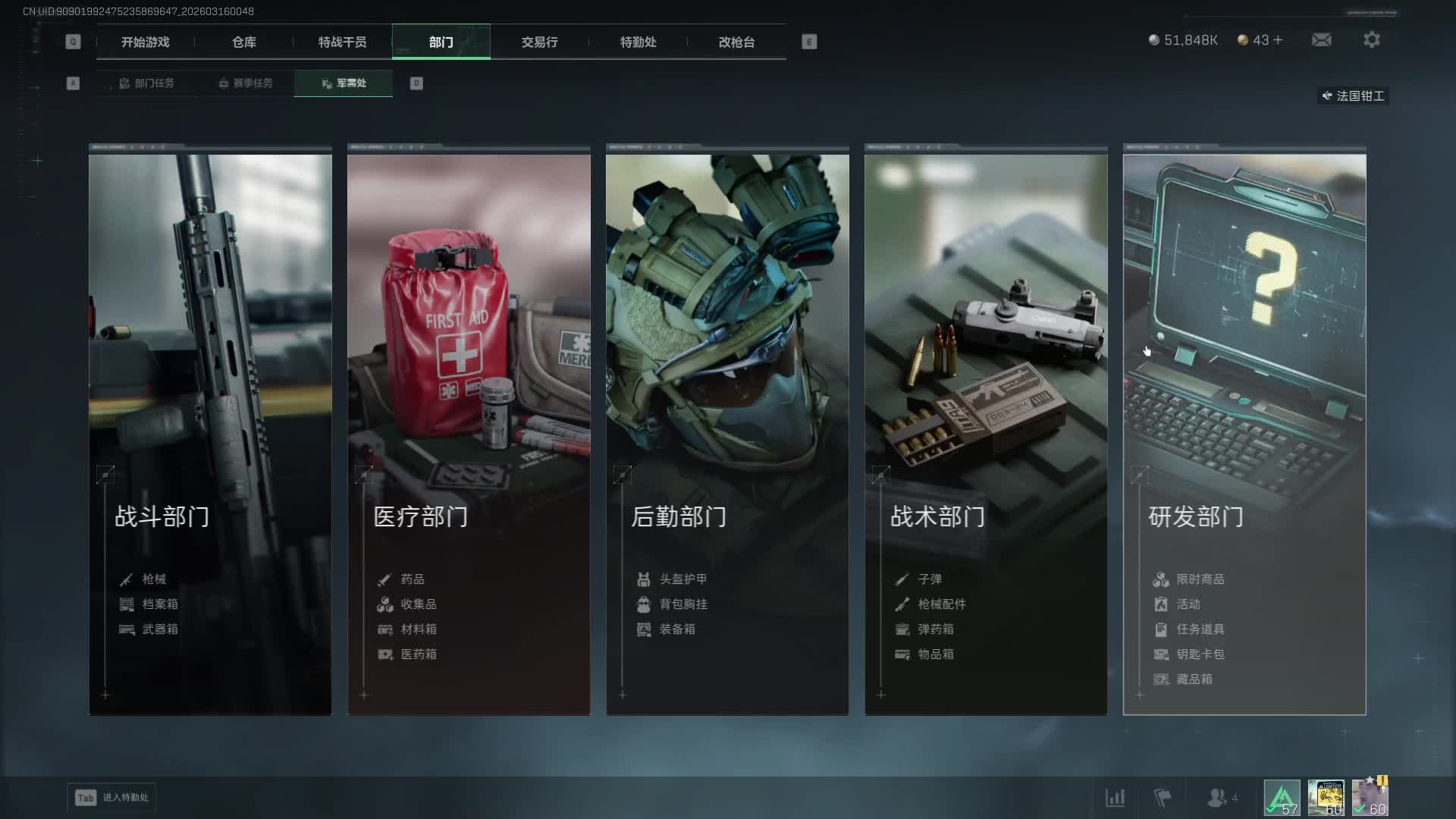Select the 军需处 sub-tab
The width and height of the screenshot is (1456, 819).
pos(344,83)
